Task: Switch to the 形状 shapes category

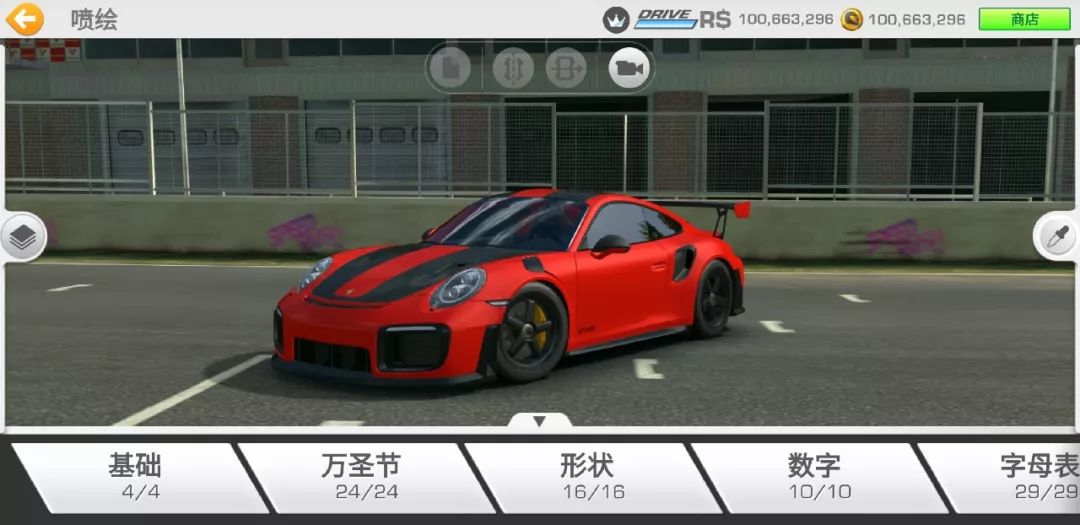Action: pyautogui.click(x=587, y=476)
